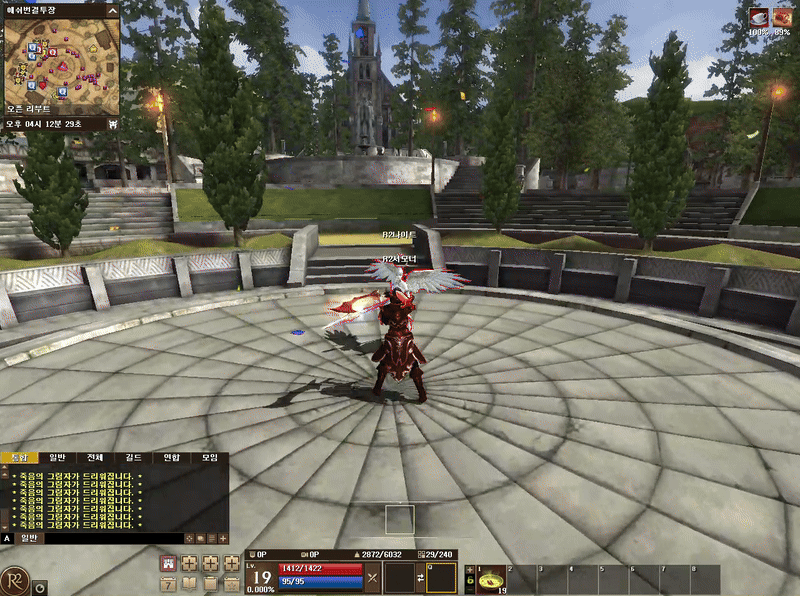The height and width of the screenshot is (596, 800).
Task: Open the R2 main menu button
Action: (14, 580)
